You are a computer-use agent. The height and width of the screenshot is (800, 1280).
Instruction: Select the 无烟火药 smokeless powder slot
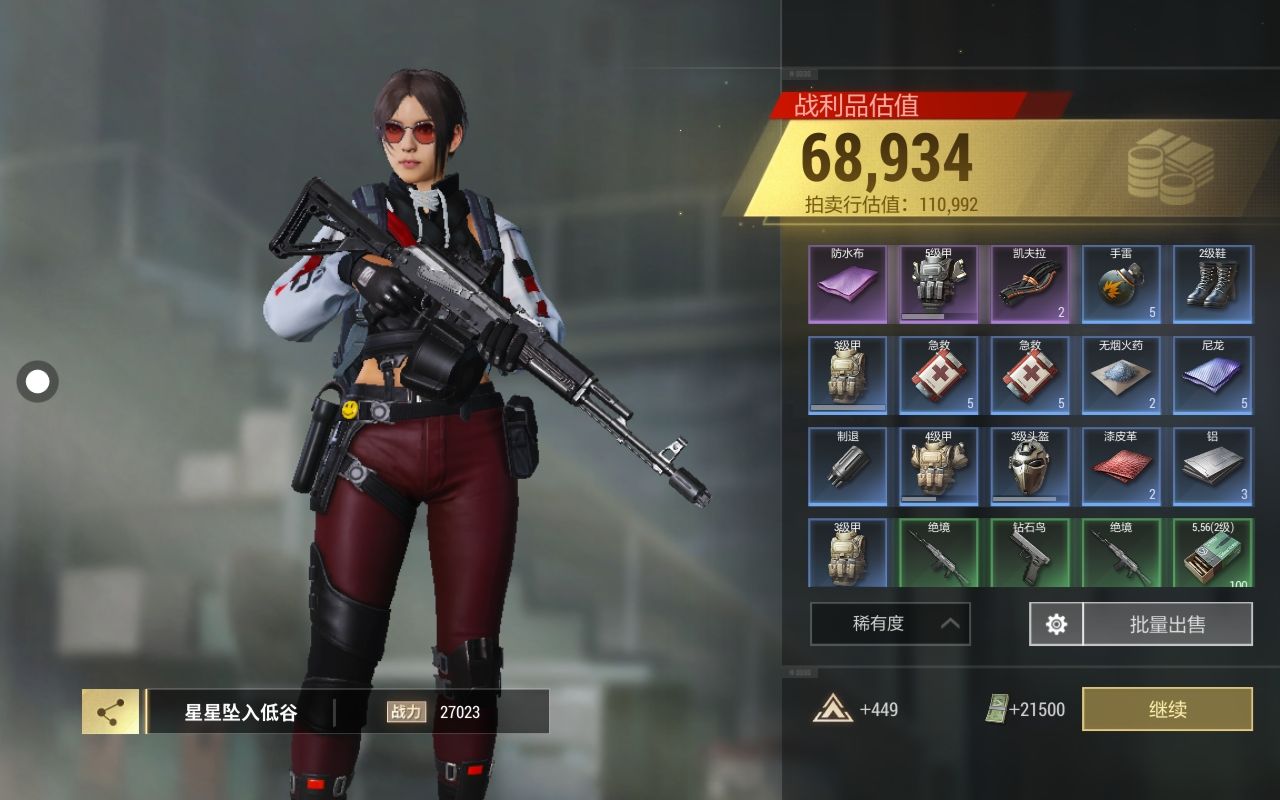coord(1121,375)
